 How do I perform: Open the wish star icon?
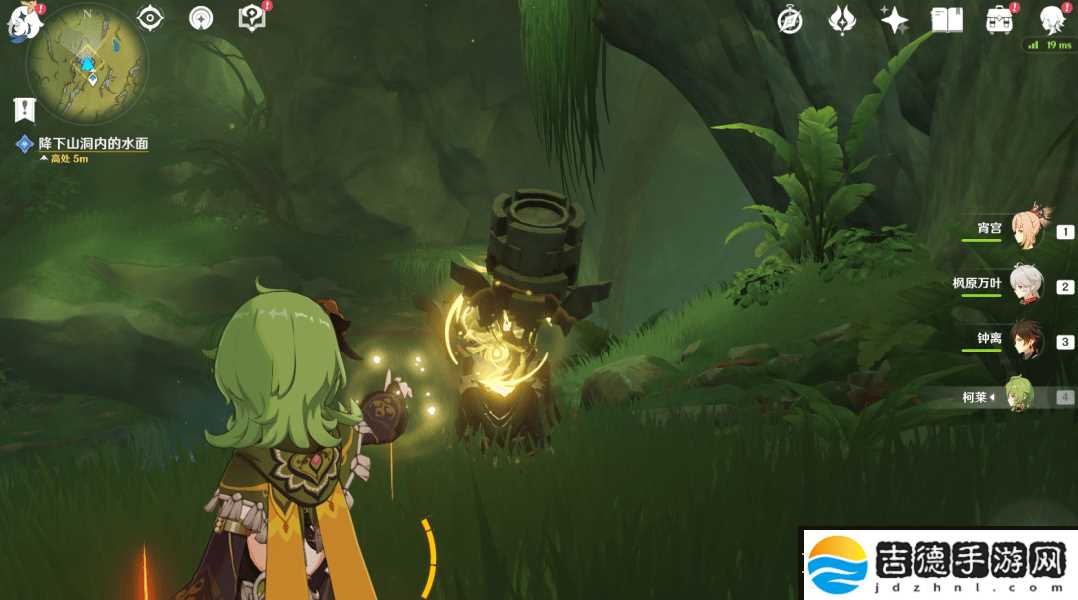point(894,20)
